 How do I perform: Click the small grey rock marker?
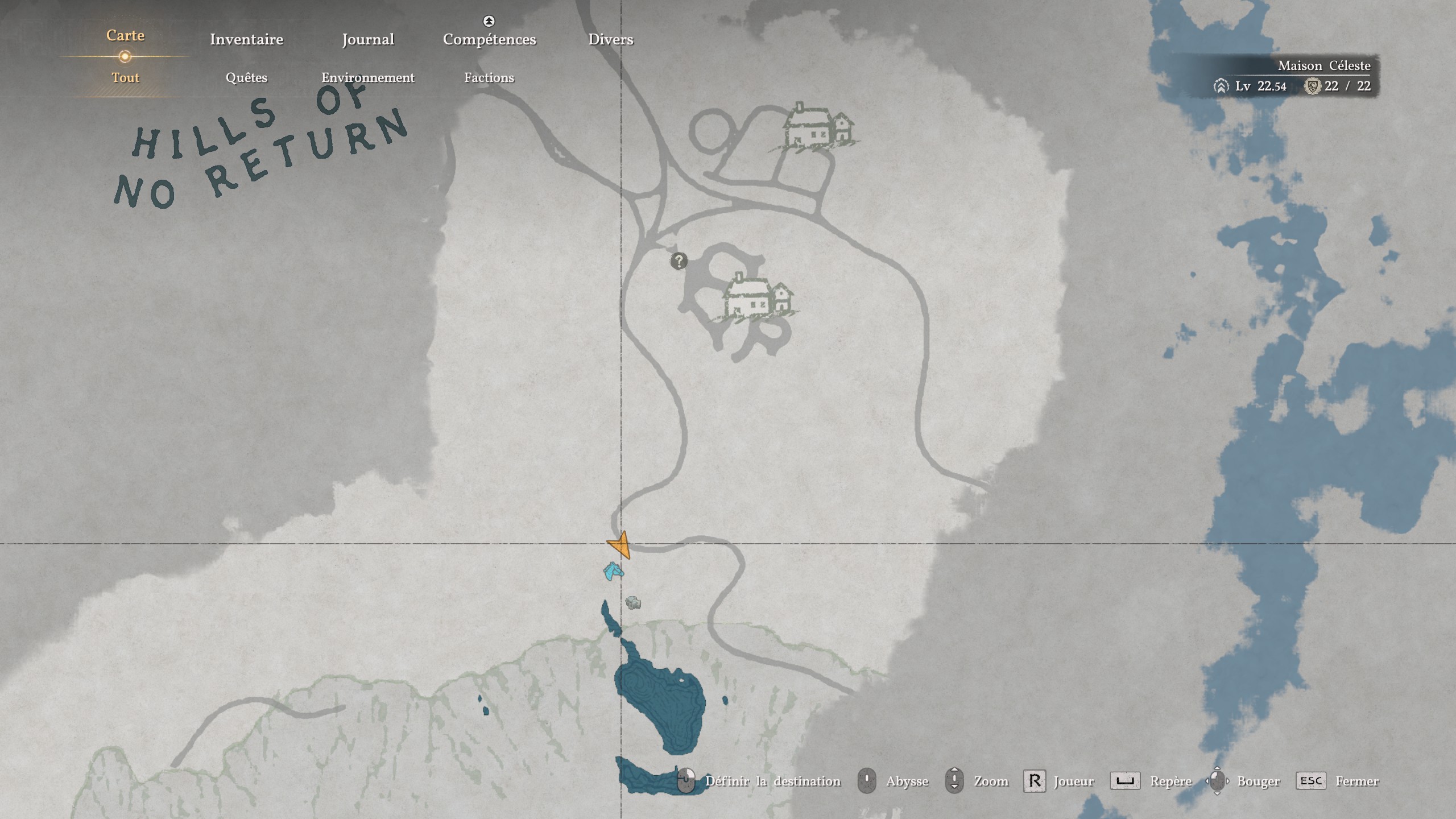(x=633, y=602)
